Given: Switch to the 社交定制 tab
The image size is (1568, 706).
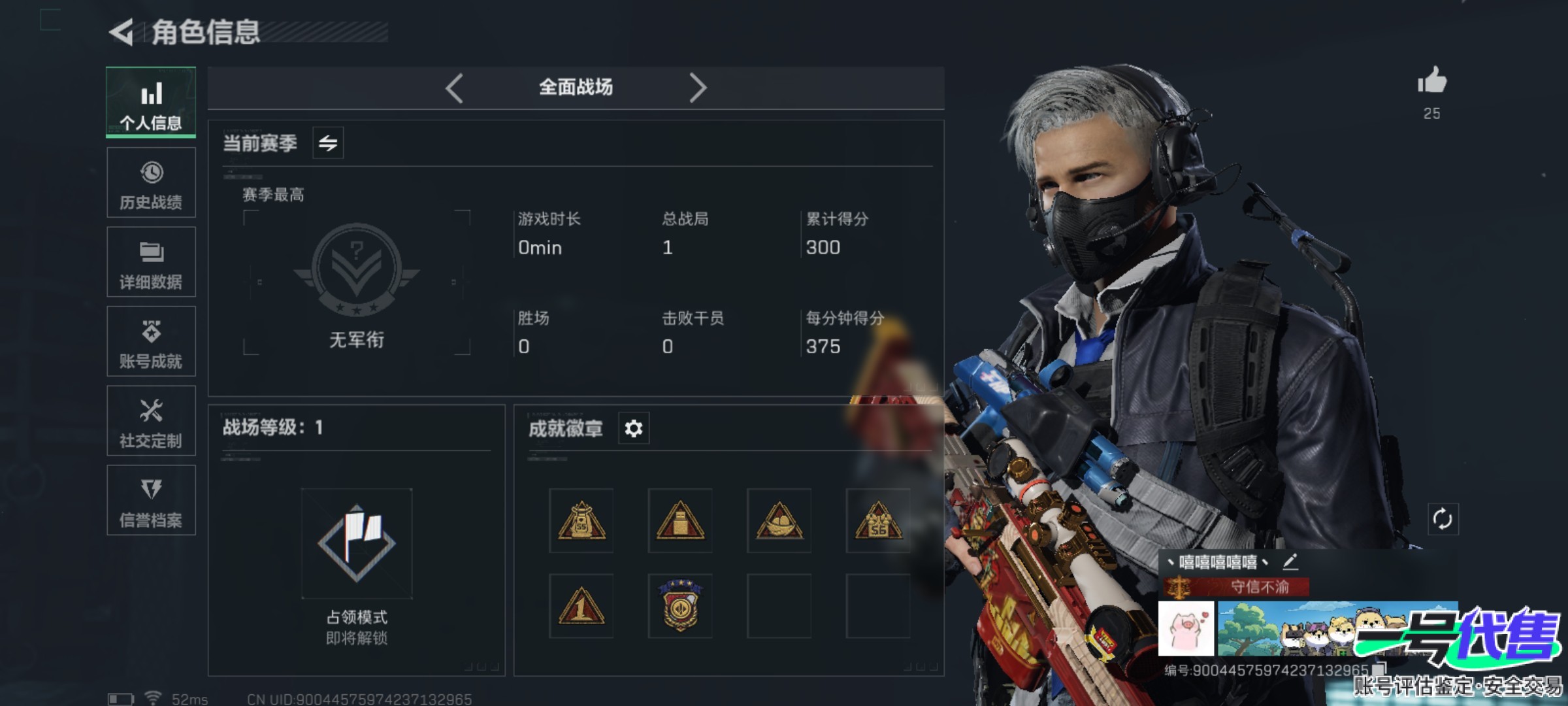Looking at the screenshot, I should pyautogui.click(x=151, y=421).
